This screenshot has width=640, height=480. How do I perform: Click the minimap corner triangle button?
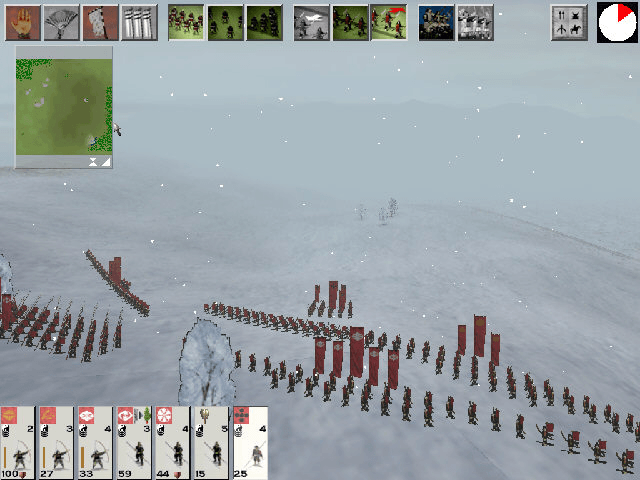tap(105, 160)
